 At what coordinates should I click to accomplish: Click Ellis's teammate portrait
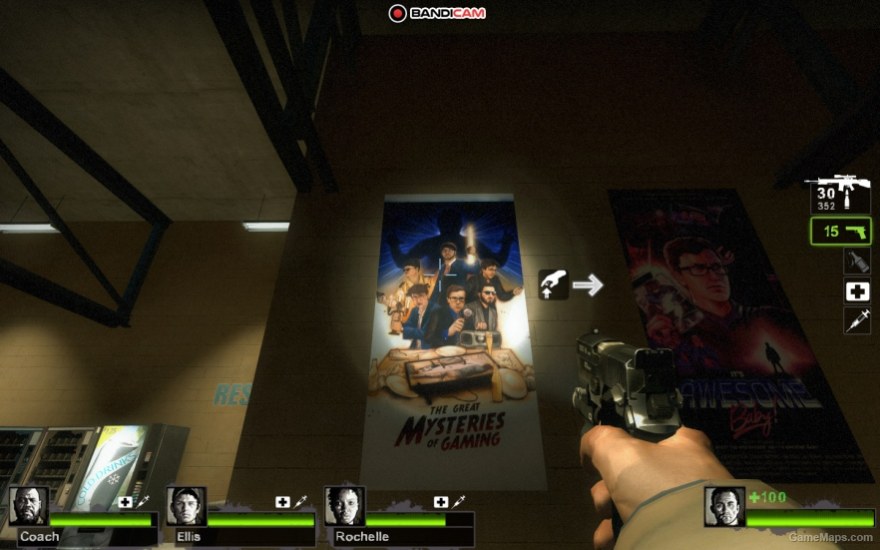(x=186, y=506)
